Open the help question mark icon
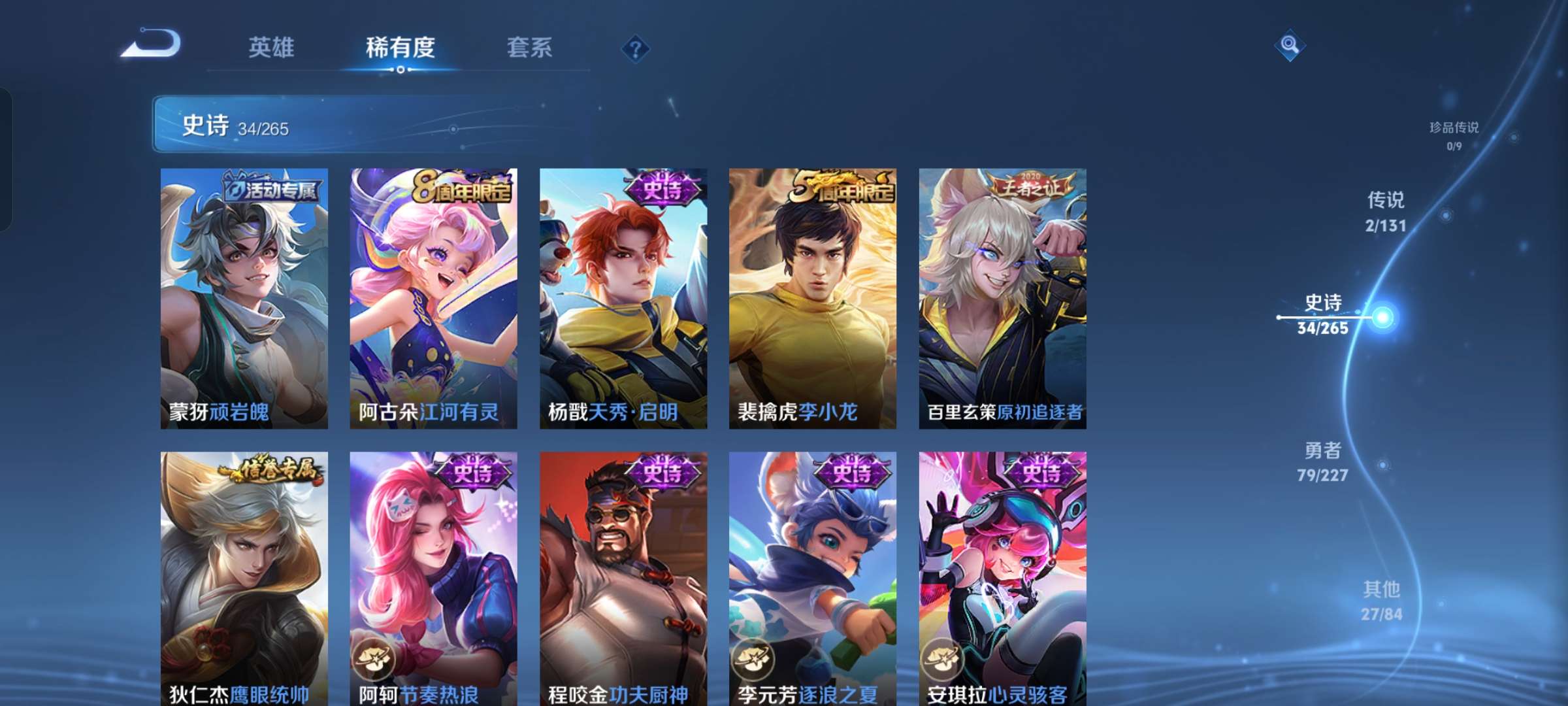1568x706 pixels. [x=636, y=48]
